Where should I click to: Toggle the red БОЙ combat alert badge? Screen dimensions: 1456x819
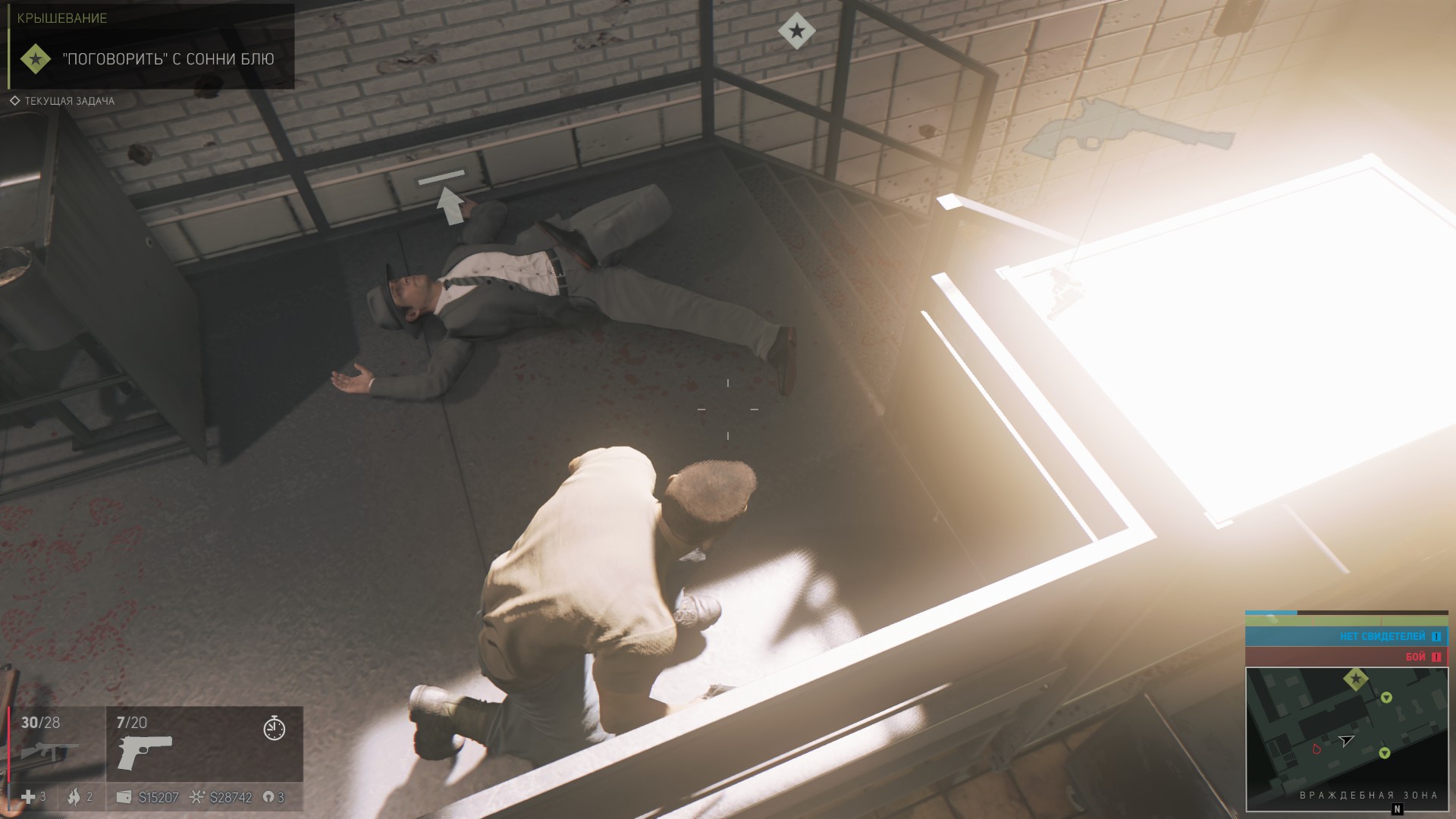pos(1416,657)
